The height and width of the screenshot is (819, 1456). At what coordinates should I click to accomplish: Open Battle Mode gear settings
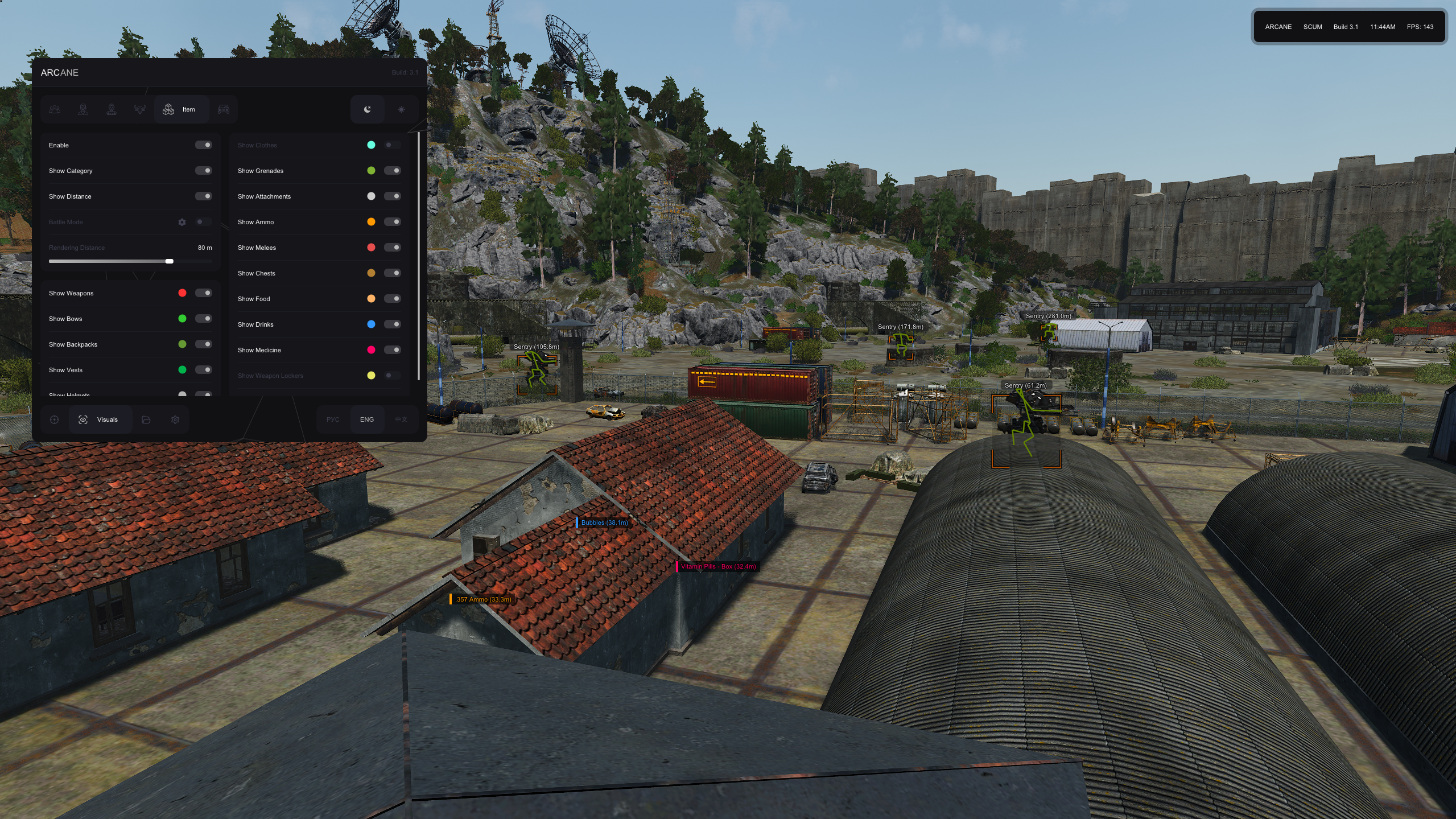pos(182,222)
